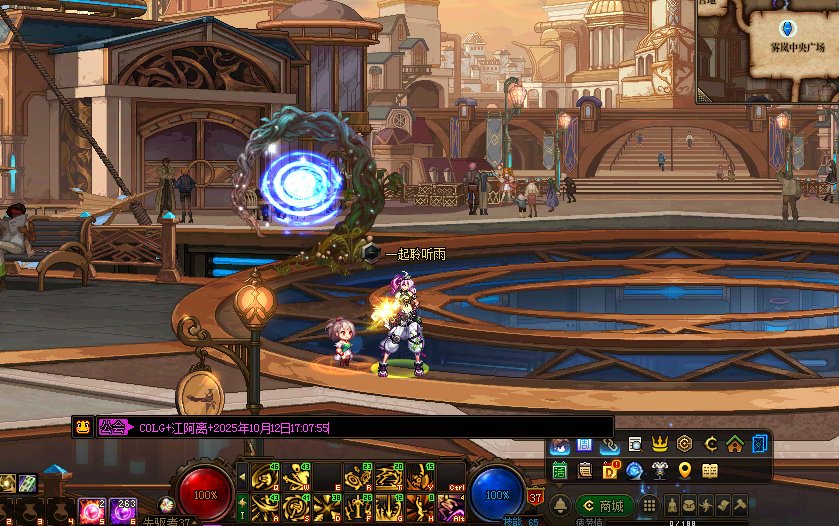Screen dimensions: 839x526
Task: Select the orange map pin icon
Action: 685,470
